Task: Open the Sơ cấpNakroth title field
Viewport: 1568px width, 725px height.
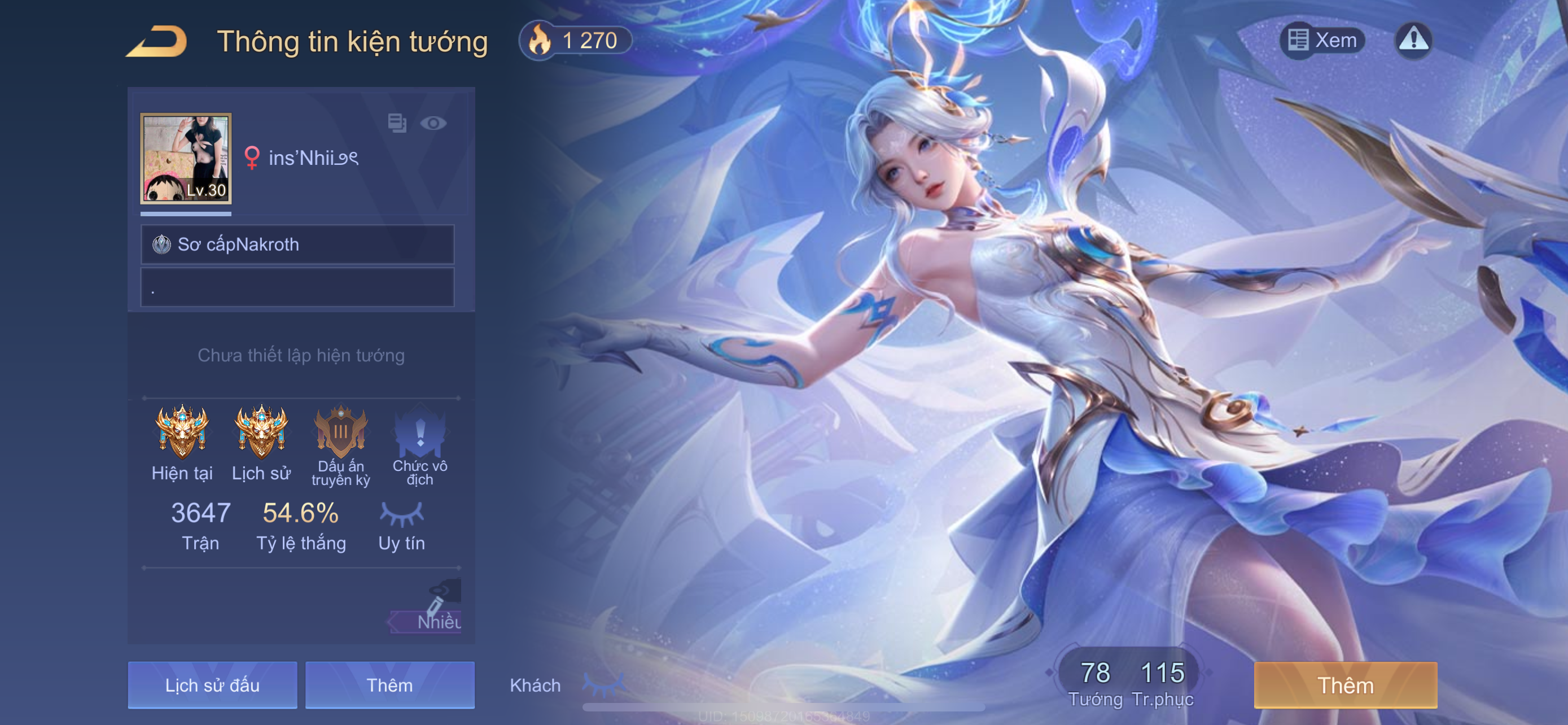Action: [297, 244]
